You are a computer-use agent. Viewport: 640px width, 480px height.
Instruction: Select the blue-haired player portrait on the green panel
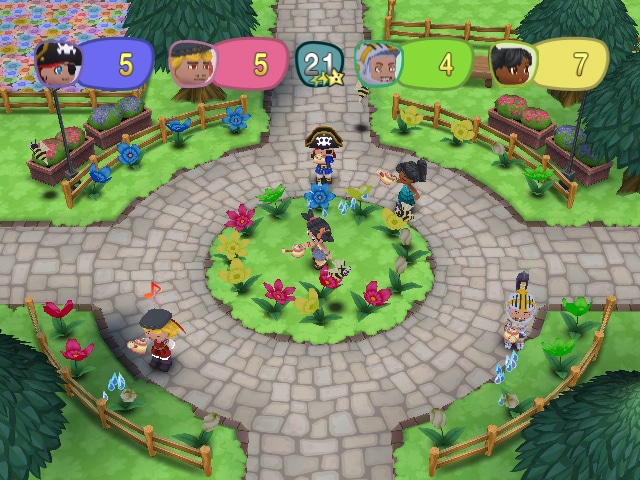tap(377, 62)
